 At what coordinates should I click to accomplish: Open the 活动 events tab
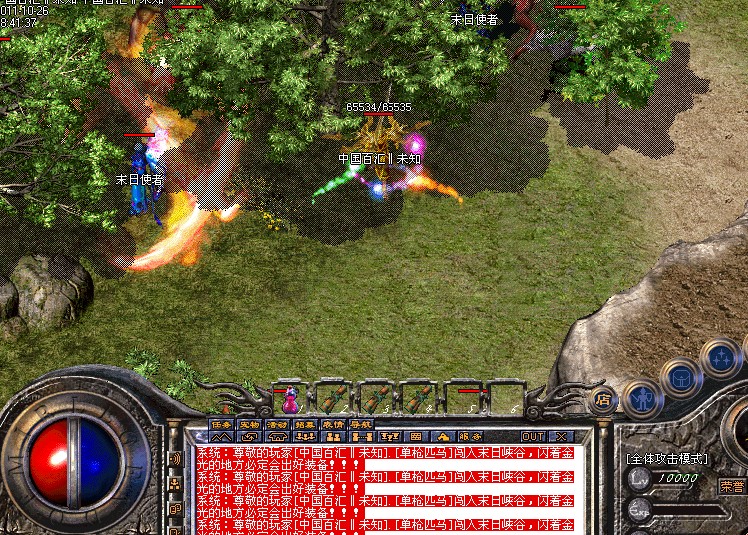(277, 425)
